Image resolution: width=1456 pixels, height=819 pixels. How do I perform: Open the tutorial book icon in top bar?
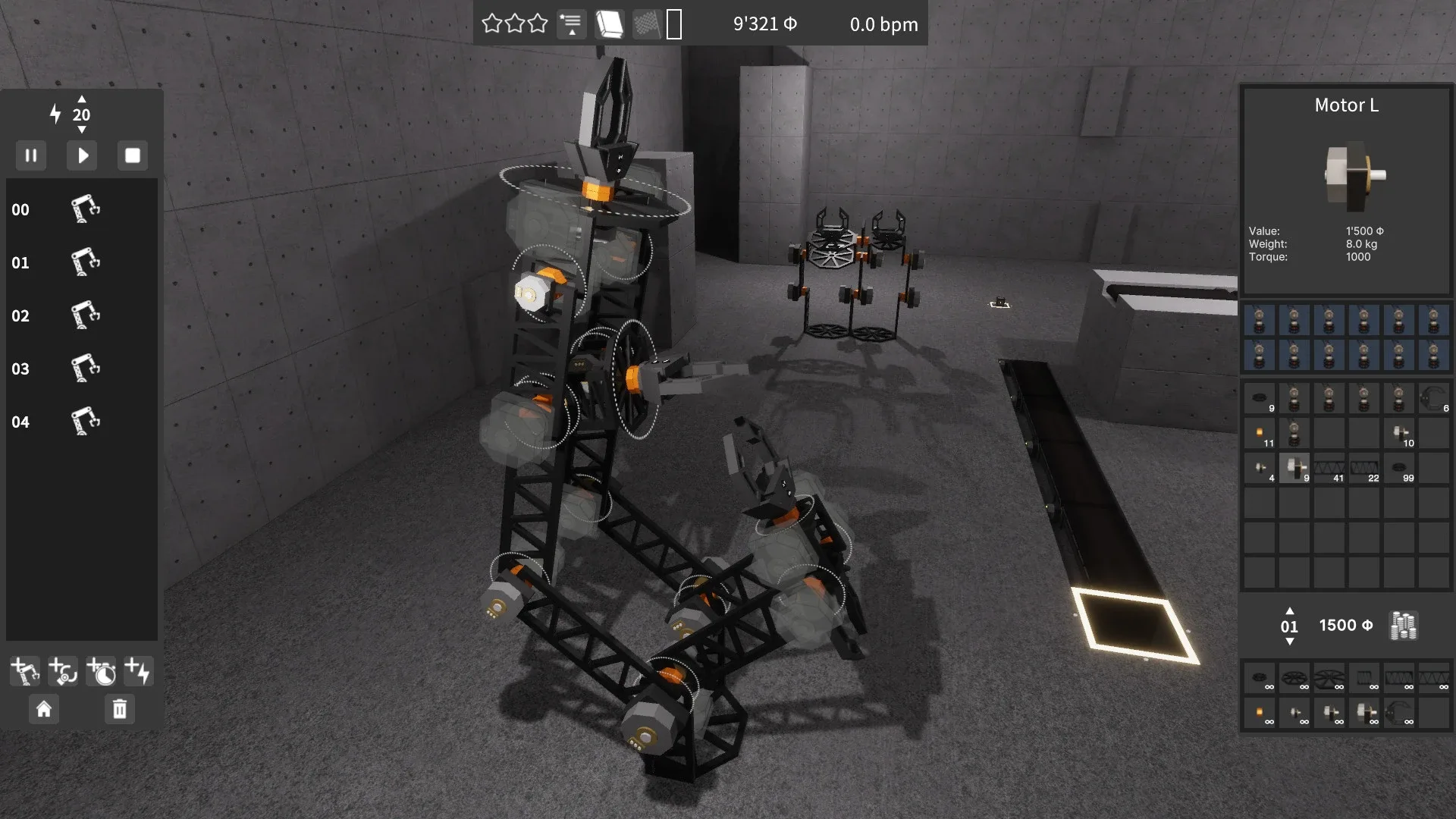point(609,24)
